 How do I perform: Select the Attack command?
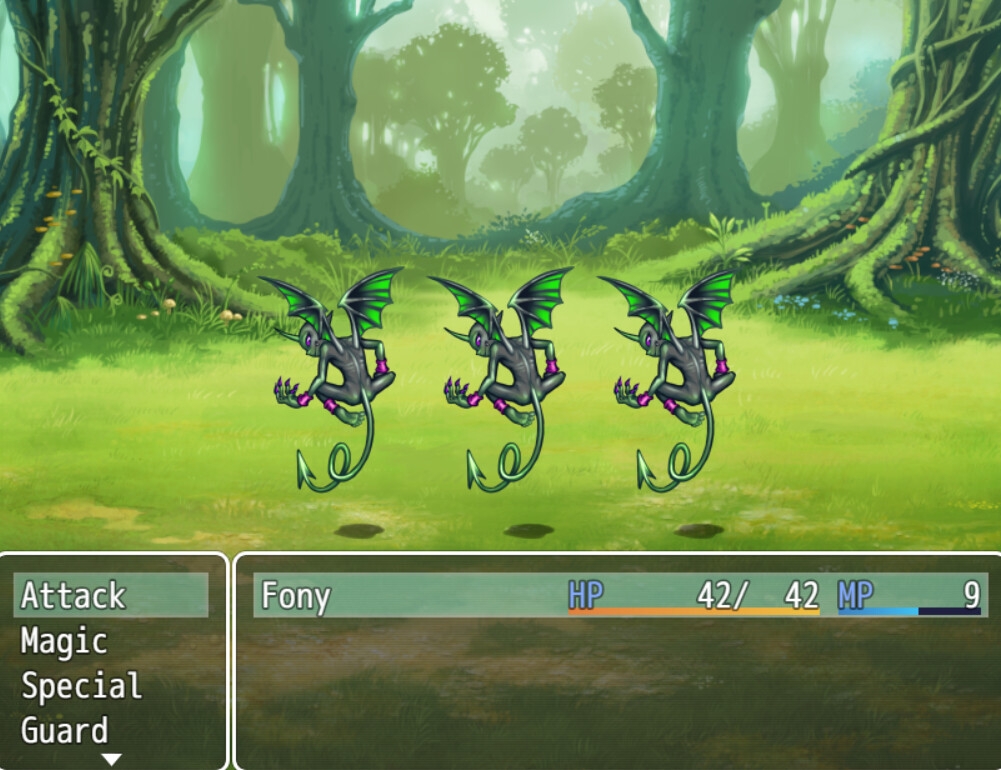(x=110, y=596)
